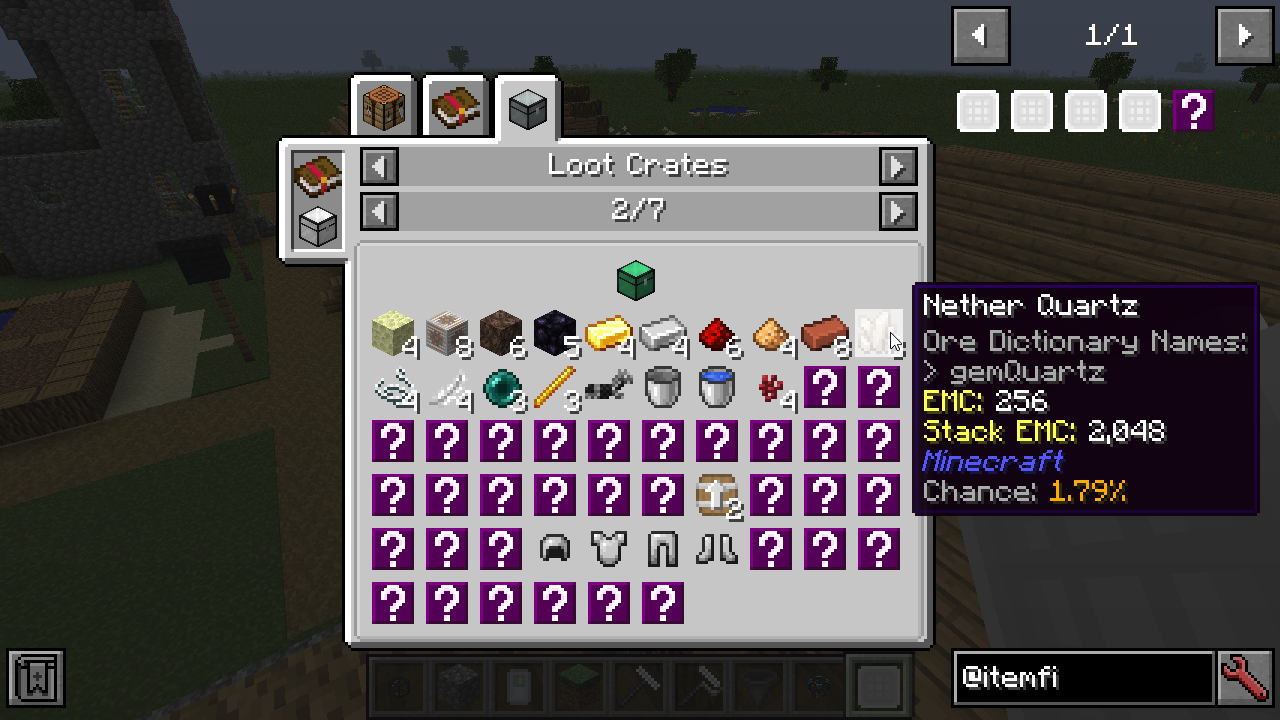Viewport: 1280px width, 720px height.
Task: Select the green loot crate icon
Action: (636, 280)
